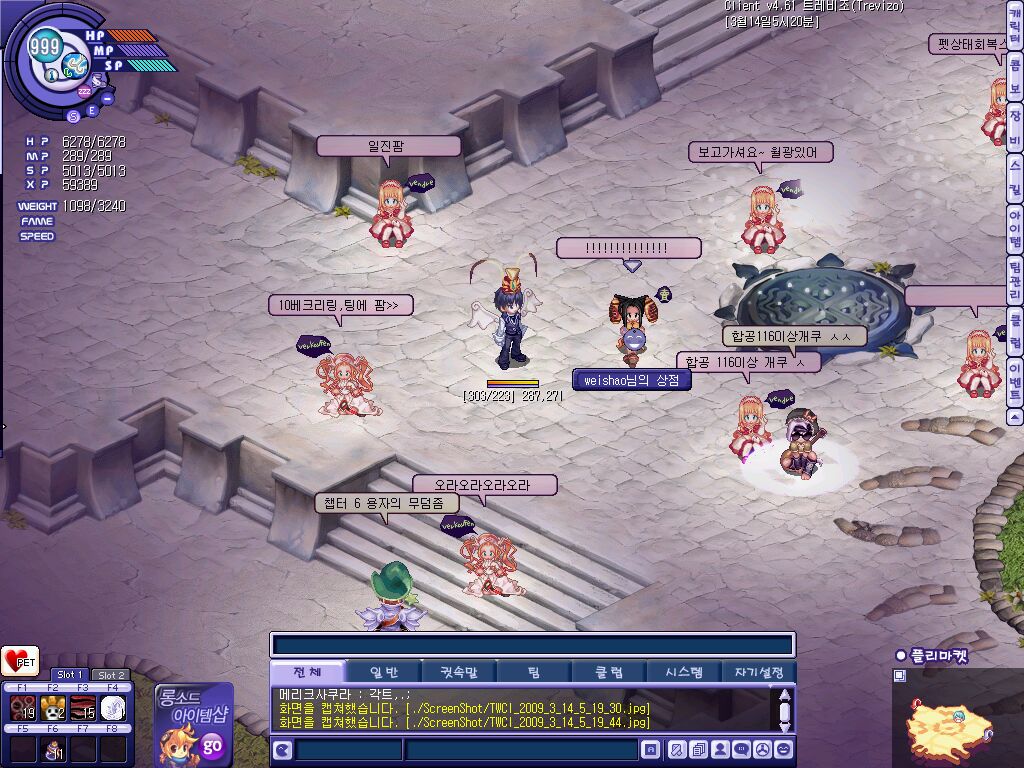The width and height of the screenshot is (1024, 768).
Task: Focus the chat text input field
Action: (x=520, y=750)
